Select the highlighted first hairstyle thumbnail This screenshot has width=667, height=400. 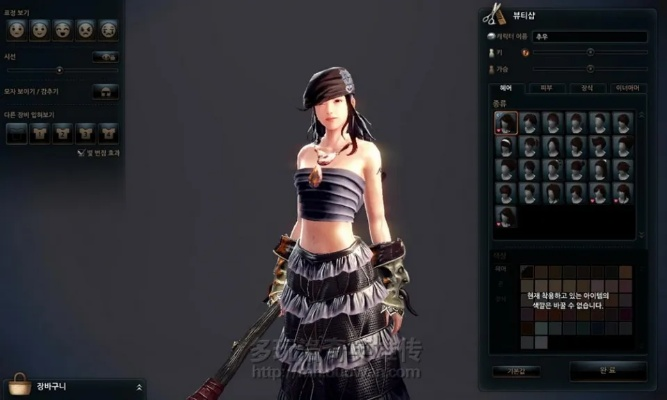coord(505,122)
